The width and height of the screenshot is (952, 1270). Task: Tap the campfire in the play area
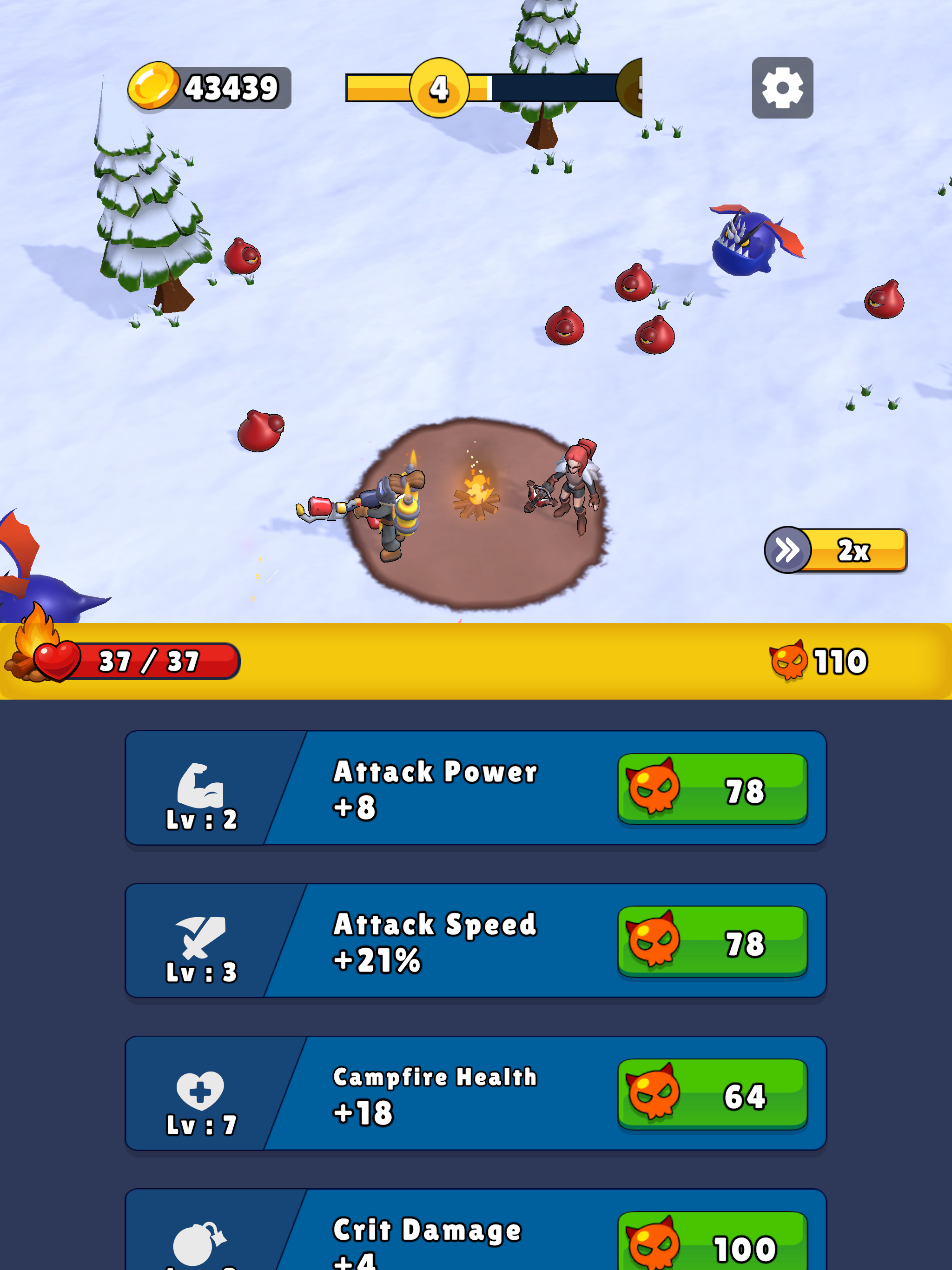tap(476, 500)
